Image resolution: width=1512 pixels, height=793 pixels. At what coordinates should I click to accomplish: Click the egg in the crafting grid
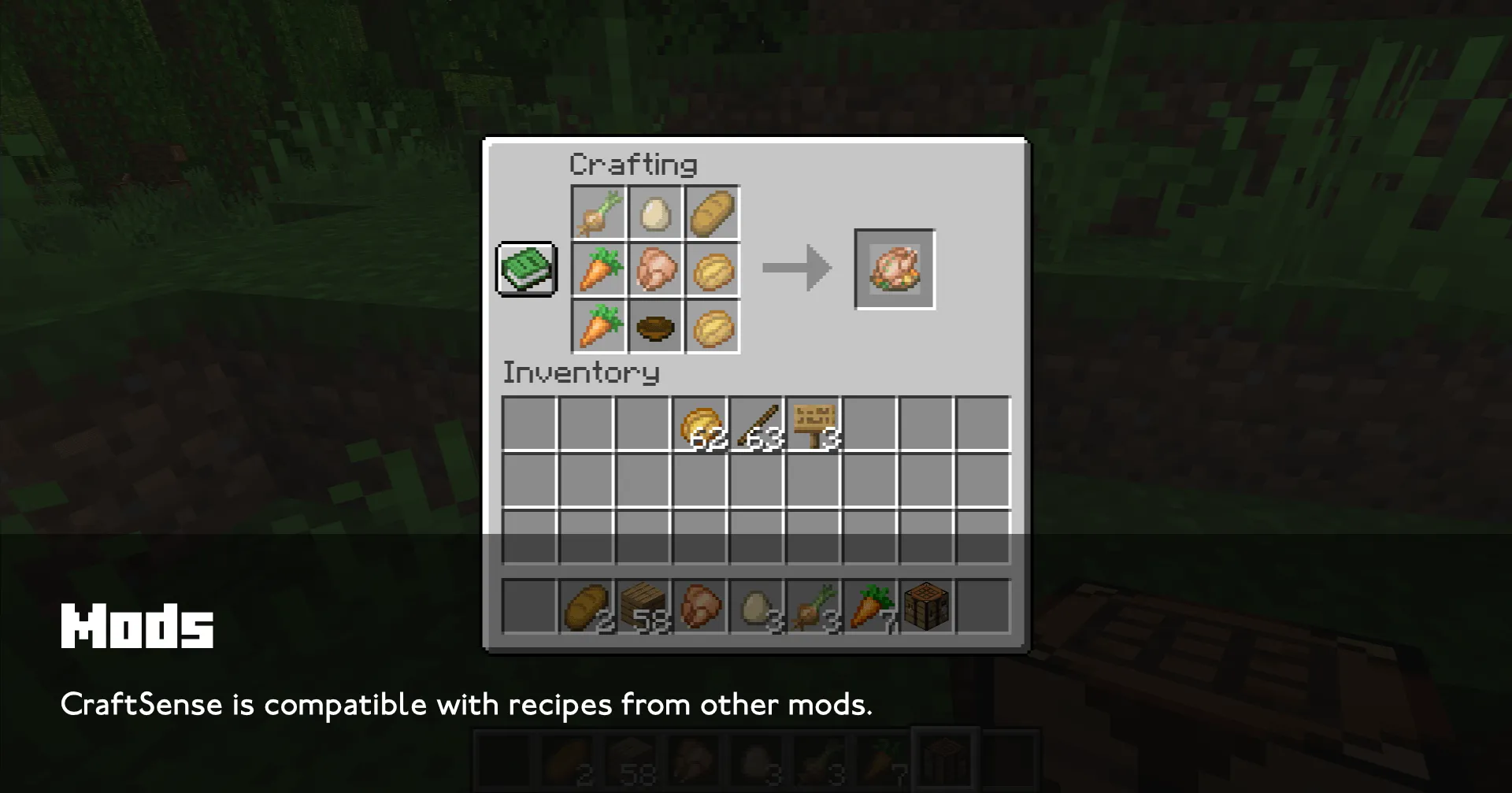point(654,213)
